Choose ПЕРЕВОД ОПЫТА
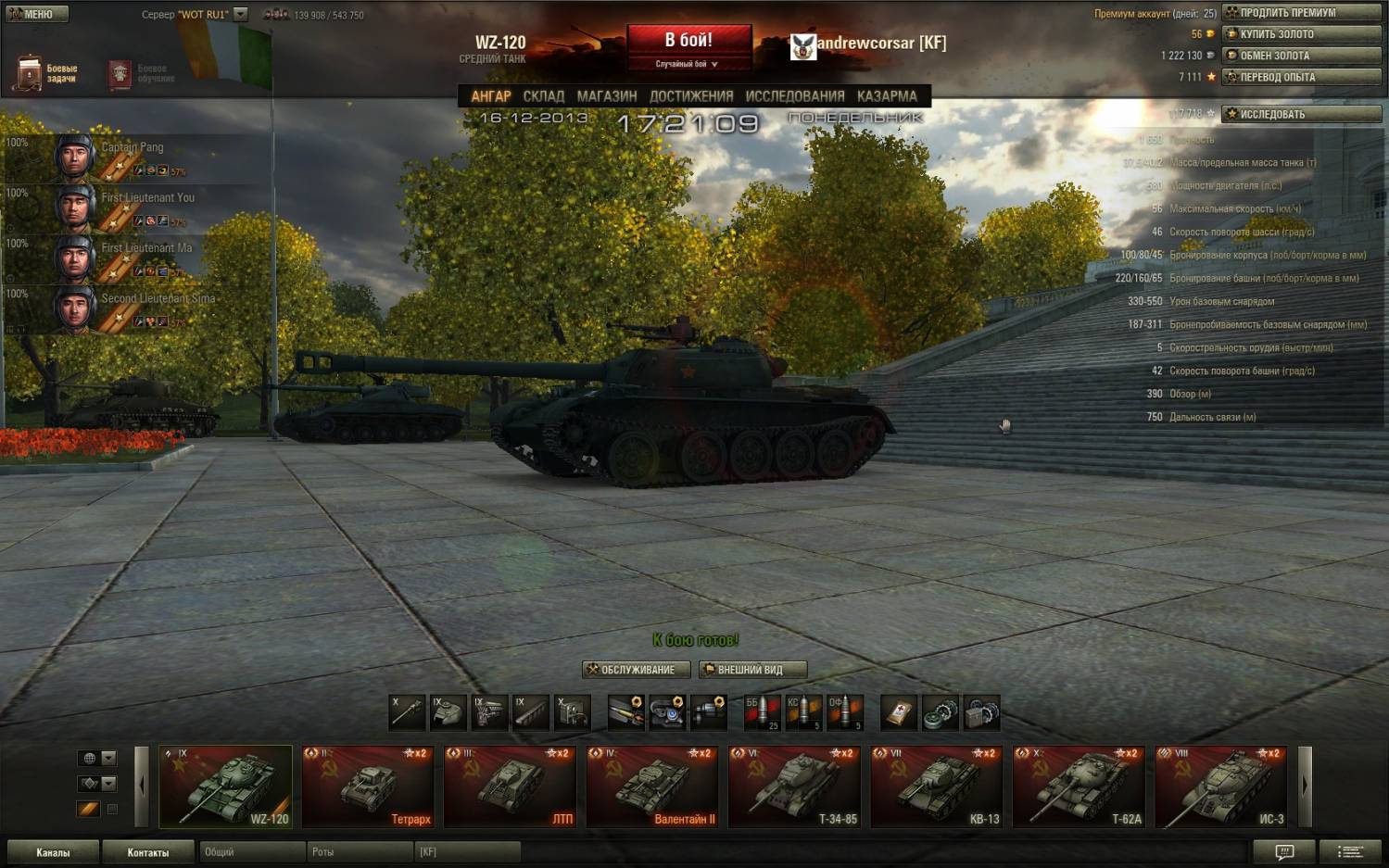Image resolution: width=1389 pixels, height=868 pixels. [x=1301, y=77]
